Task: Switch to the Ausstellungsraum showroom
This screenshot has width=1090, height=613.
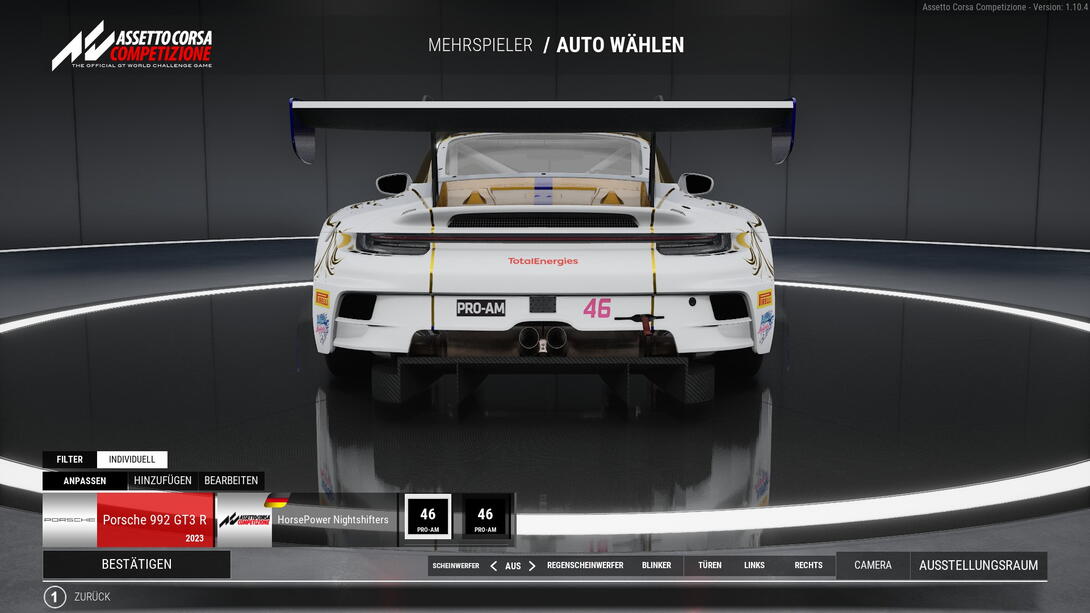Action: (x=978, y=565)
